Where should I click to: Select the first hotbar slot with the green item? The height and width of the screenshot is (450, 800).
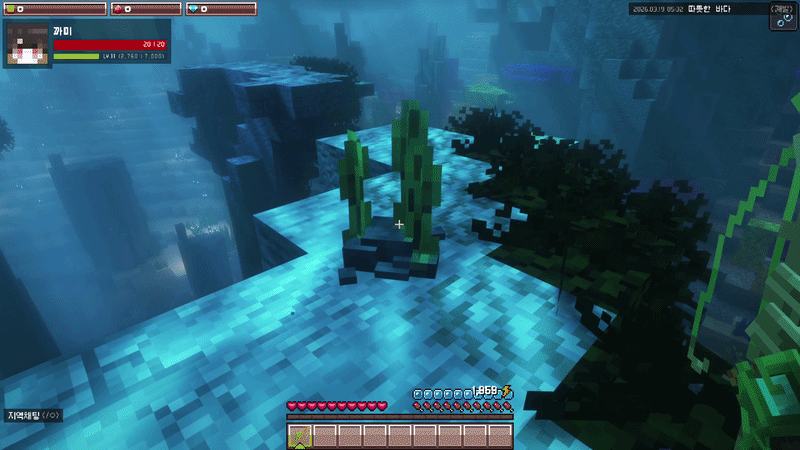300,435
